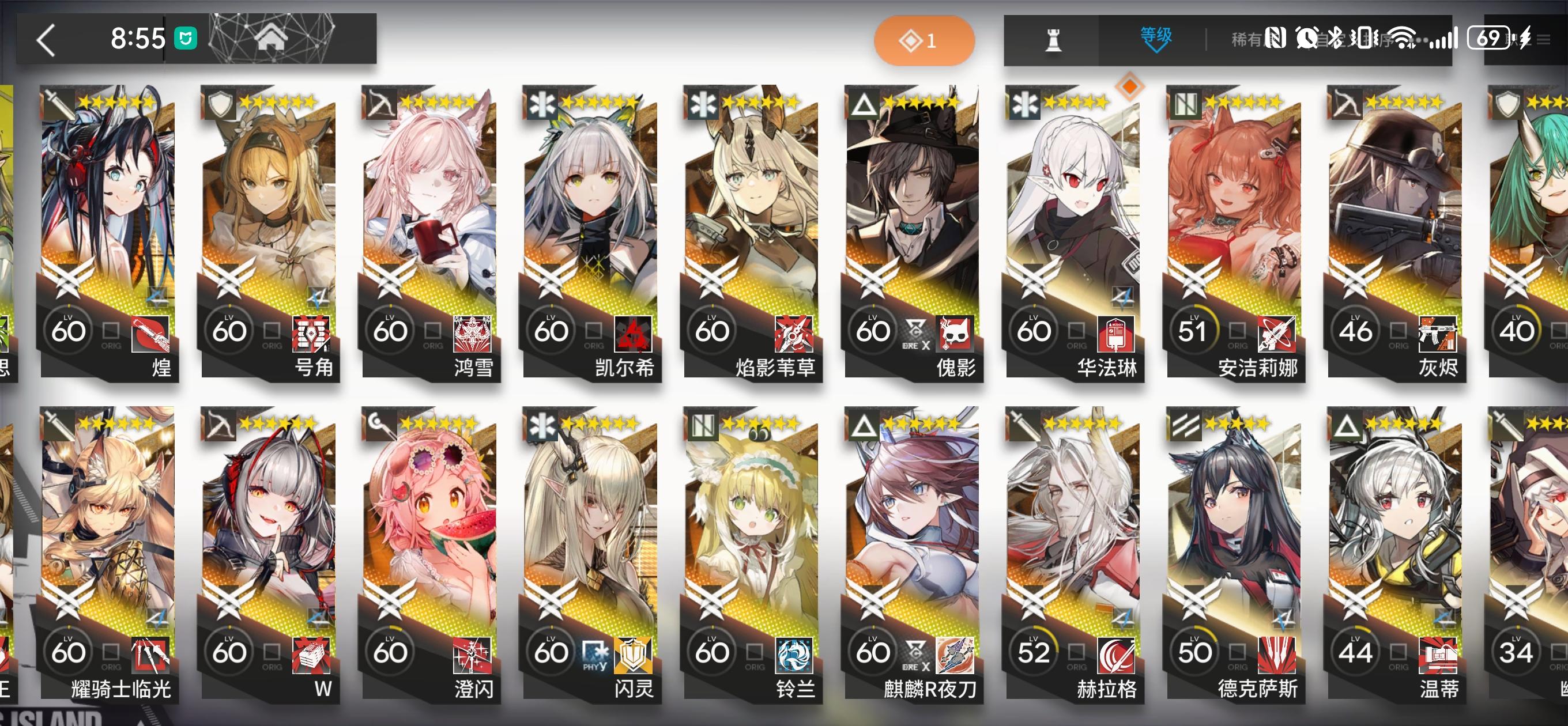Image resolution: width=1568 pixels, height=726 pixels.
Task: Click the orange badge showing 1
Action: [924, 40]
